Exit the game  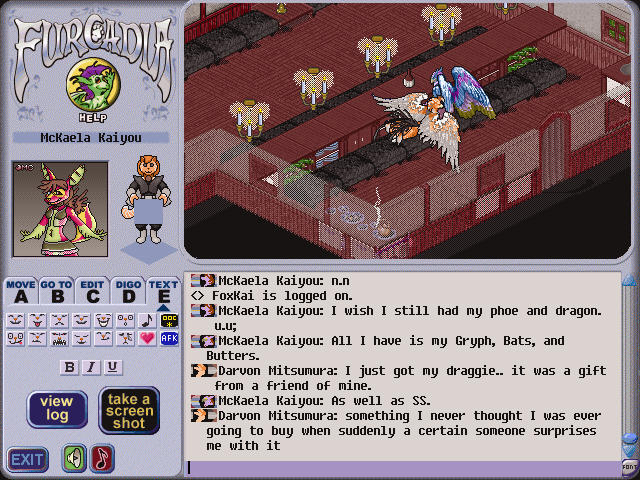click(x=27, y=459)
